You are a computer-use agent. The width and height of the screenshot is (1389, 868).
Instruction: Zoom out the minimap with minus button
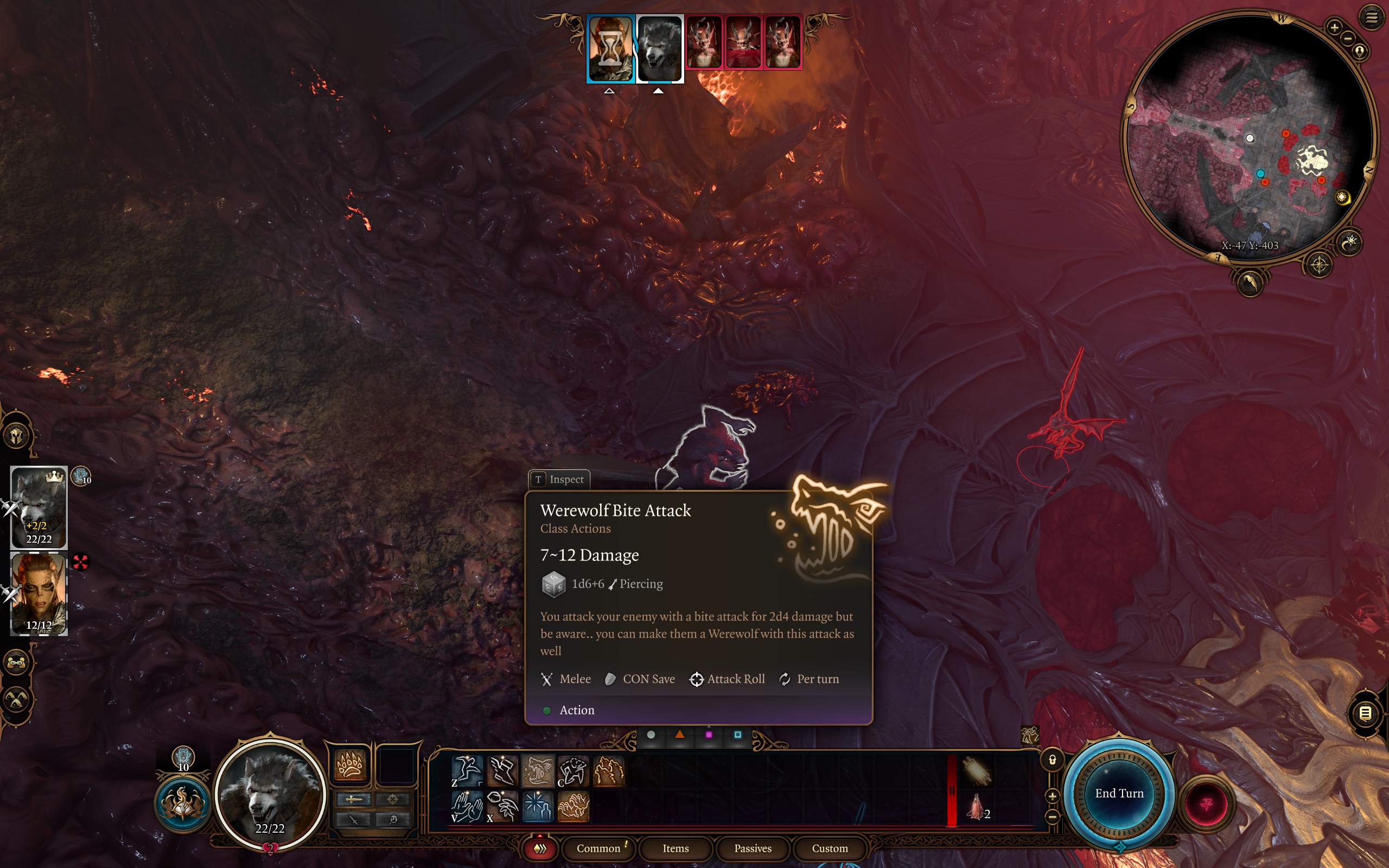point(1348,39)
